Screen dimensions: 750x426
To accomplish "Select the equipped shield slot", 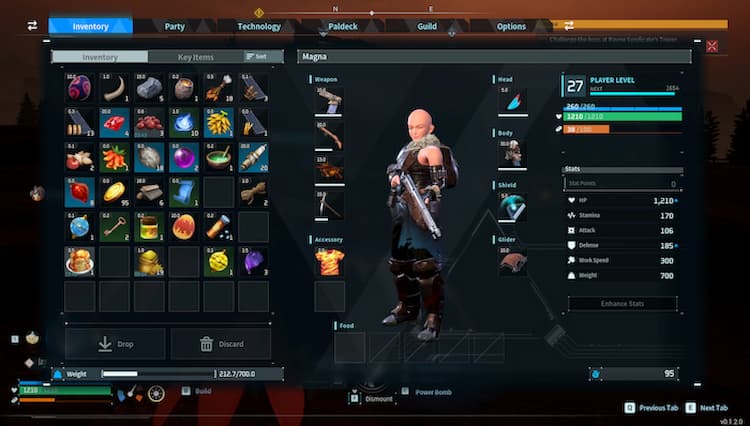I will click(x=512, y=207).
